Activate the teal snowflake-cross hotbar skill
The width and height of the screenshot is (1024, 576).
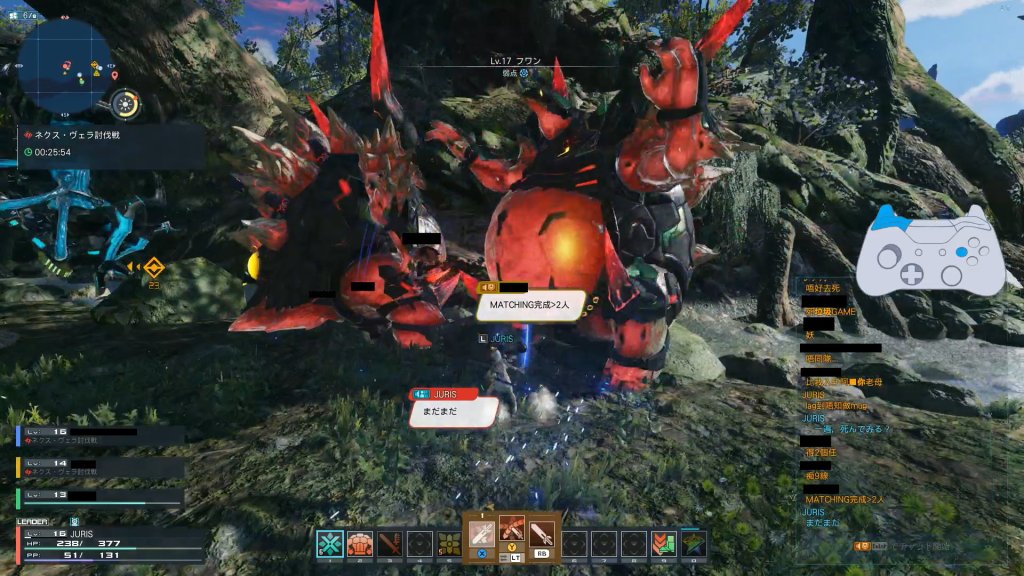coord(329,544)
